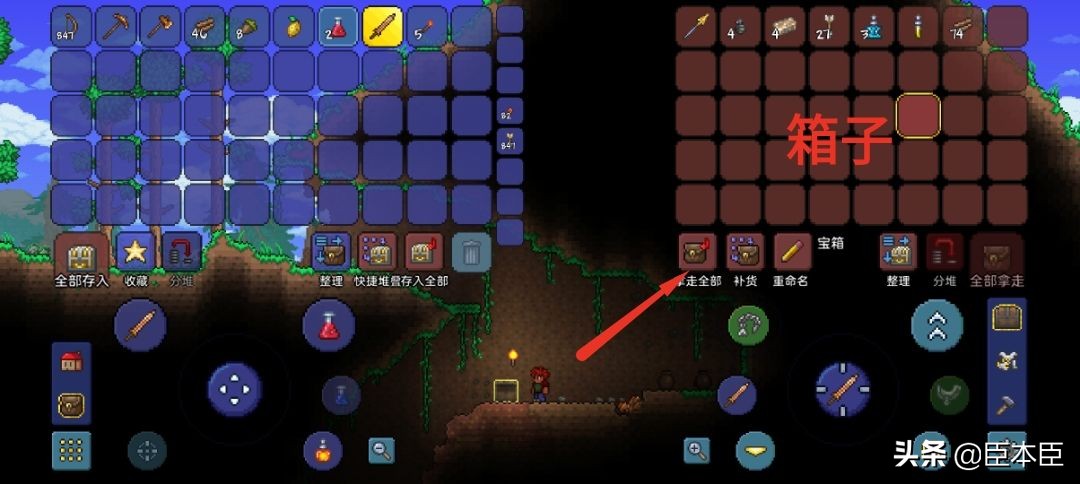Use the grappling hook button
Image resolution: width=1080 pixels, height=484 pixels.
[x=747, y=324]
